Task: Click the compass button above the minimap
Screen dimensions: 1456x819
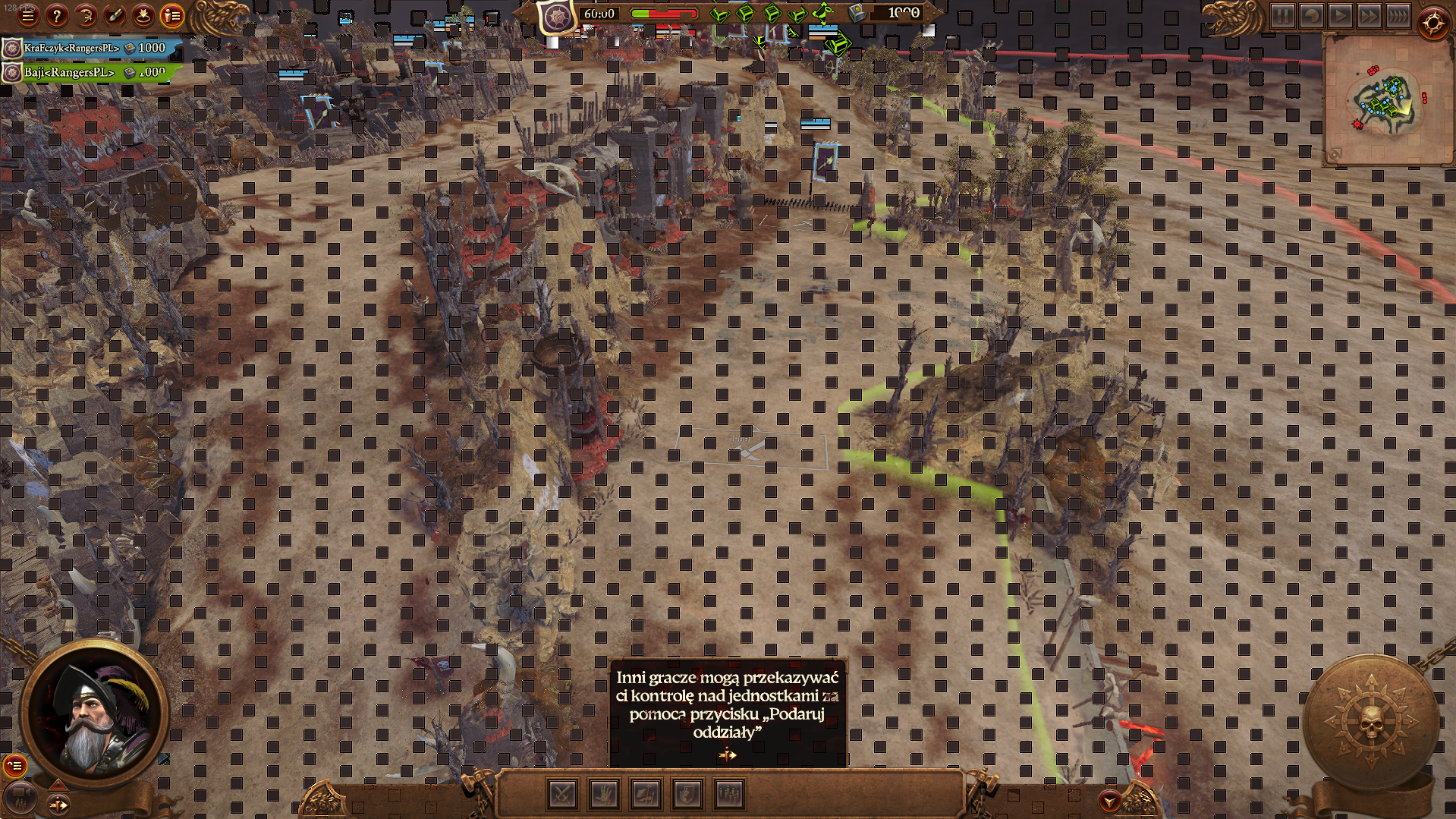Action: coord(1433,24)
